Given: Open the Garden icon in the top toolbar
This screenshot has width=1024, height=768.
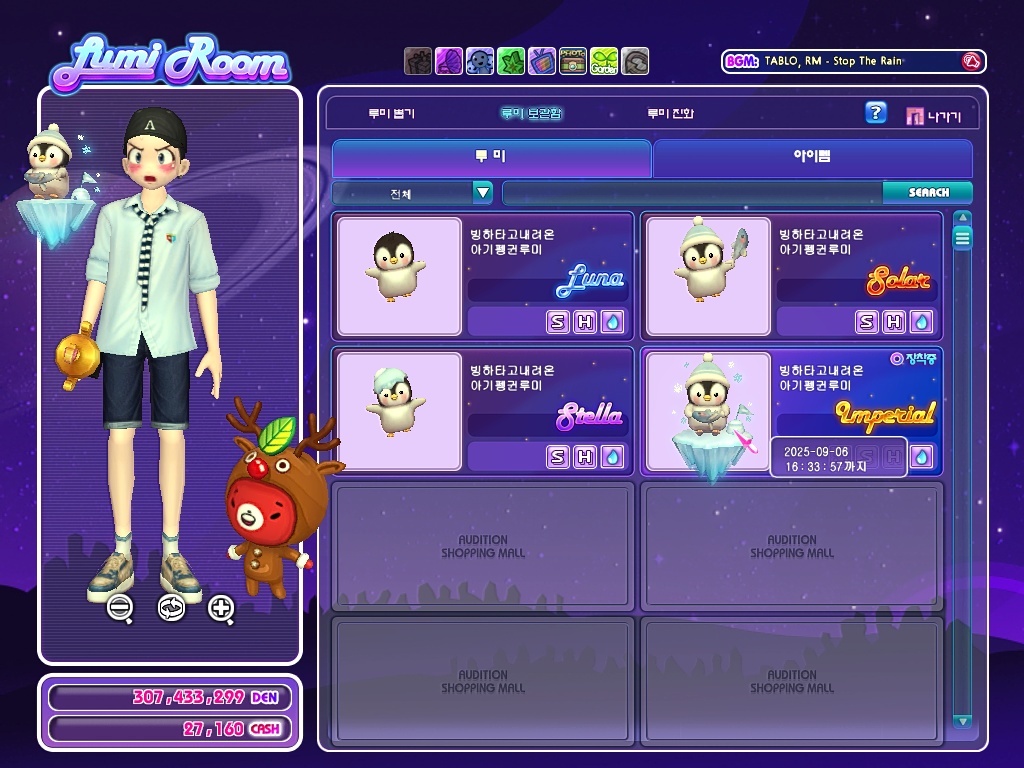Looking at the screenshot, I should pyautogui.click(x=604, y=62).
